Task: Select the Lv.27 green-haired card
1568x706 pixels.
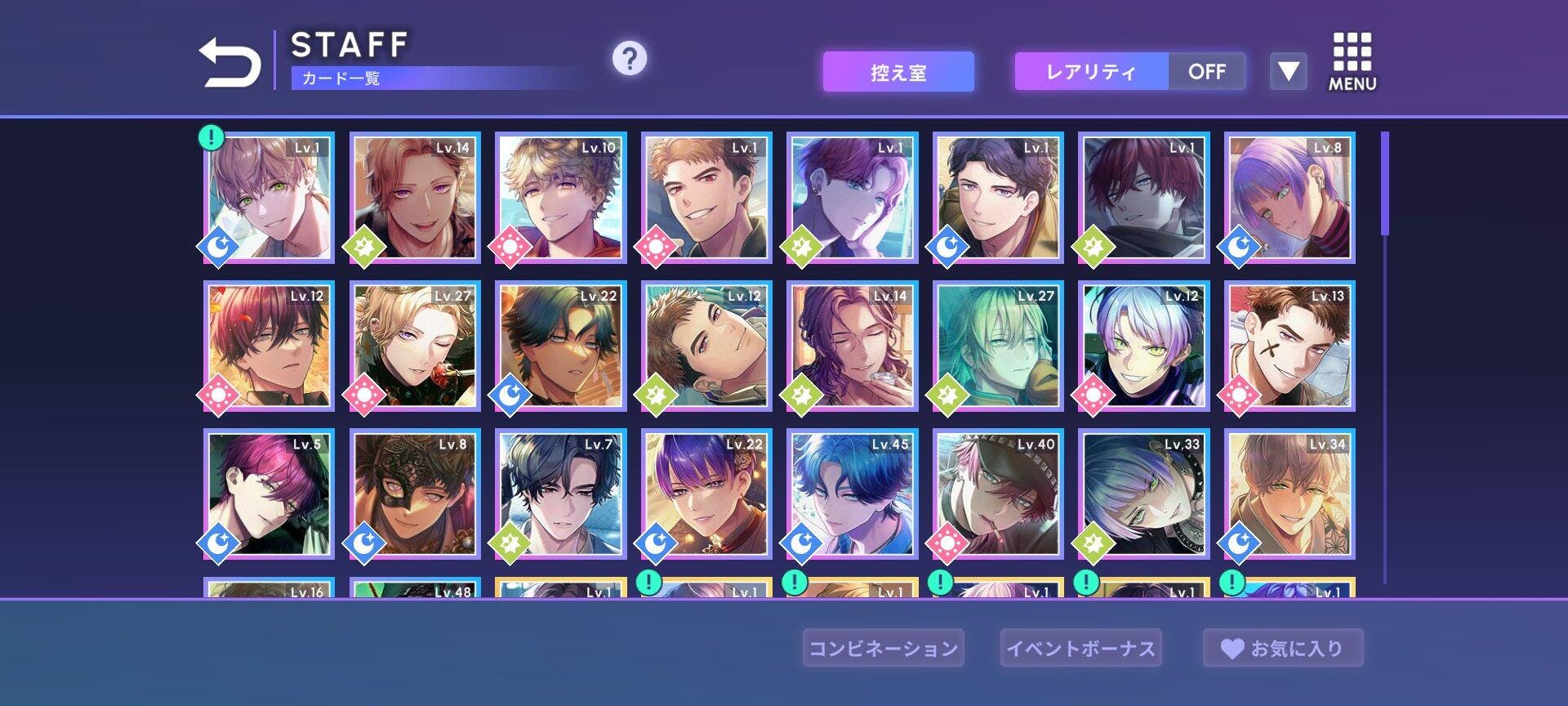Action: pyautogui.click(x=998, y=346)
